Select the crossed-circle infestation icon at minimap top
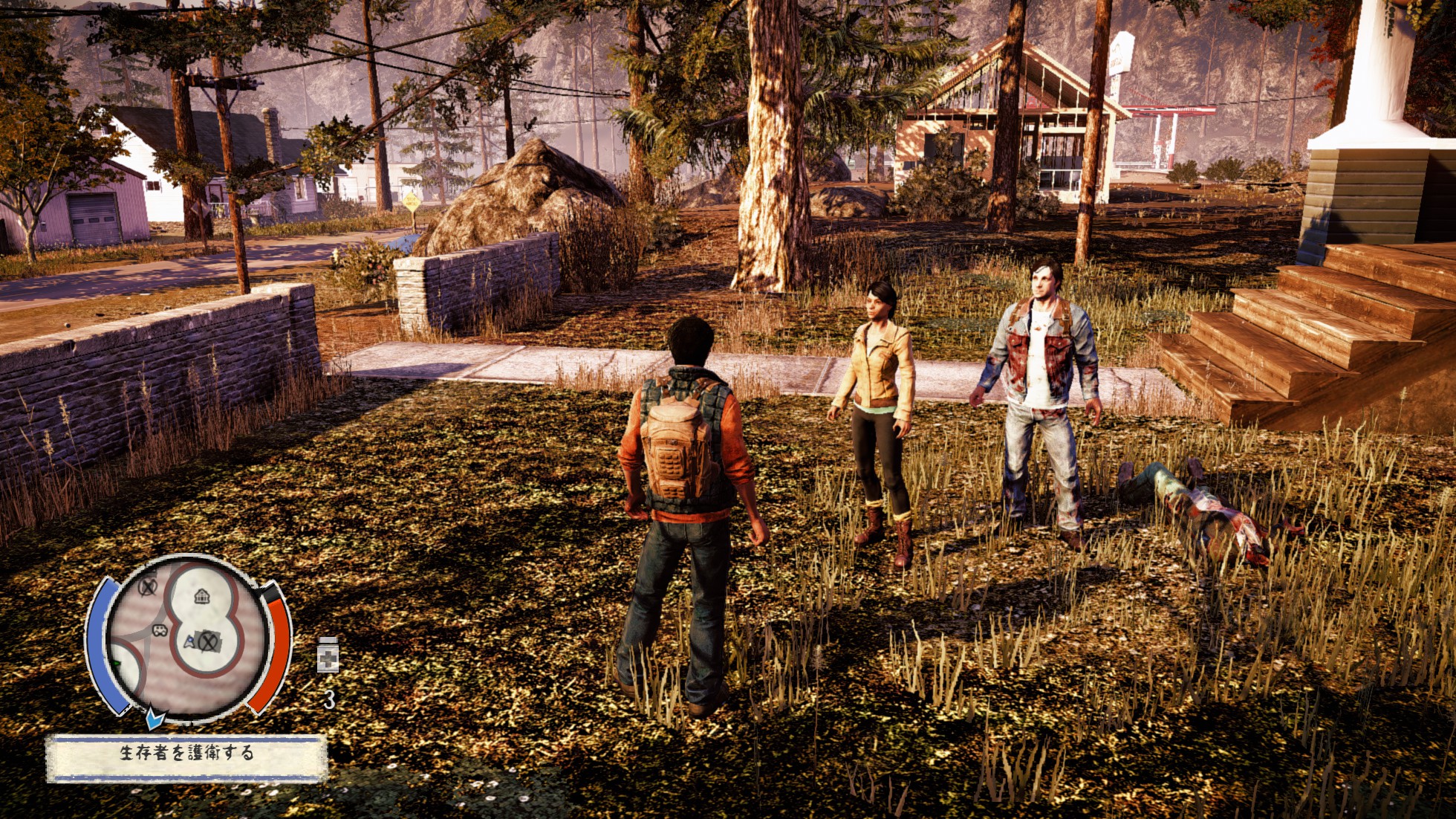 [147, 588]
